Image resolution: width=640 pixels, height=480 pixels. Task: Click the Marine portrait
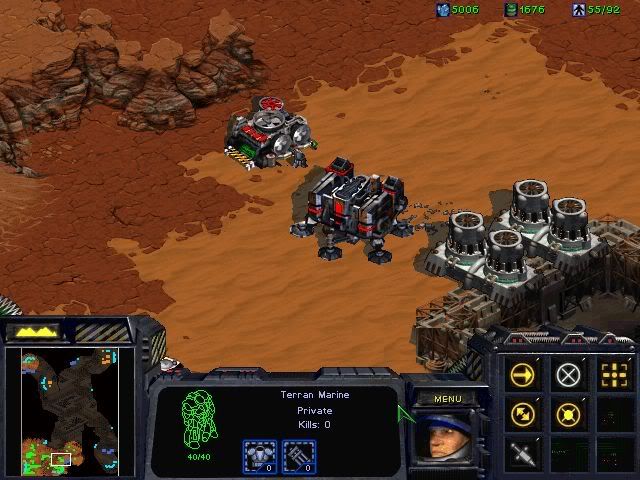coord(438,438)
